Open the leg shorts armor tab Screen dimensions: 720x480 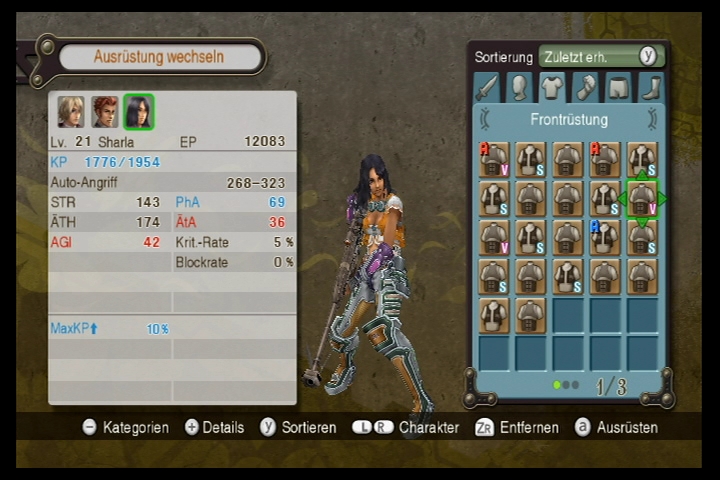click(x=619, y=87)
